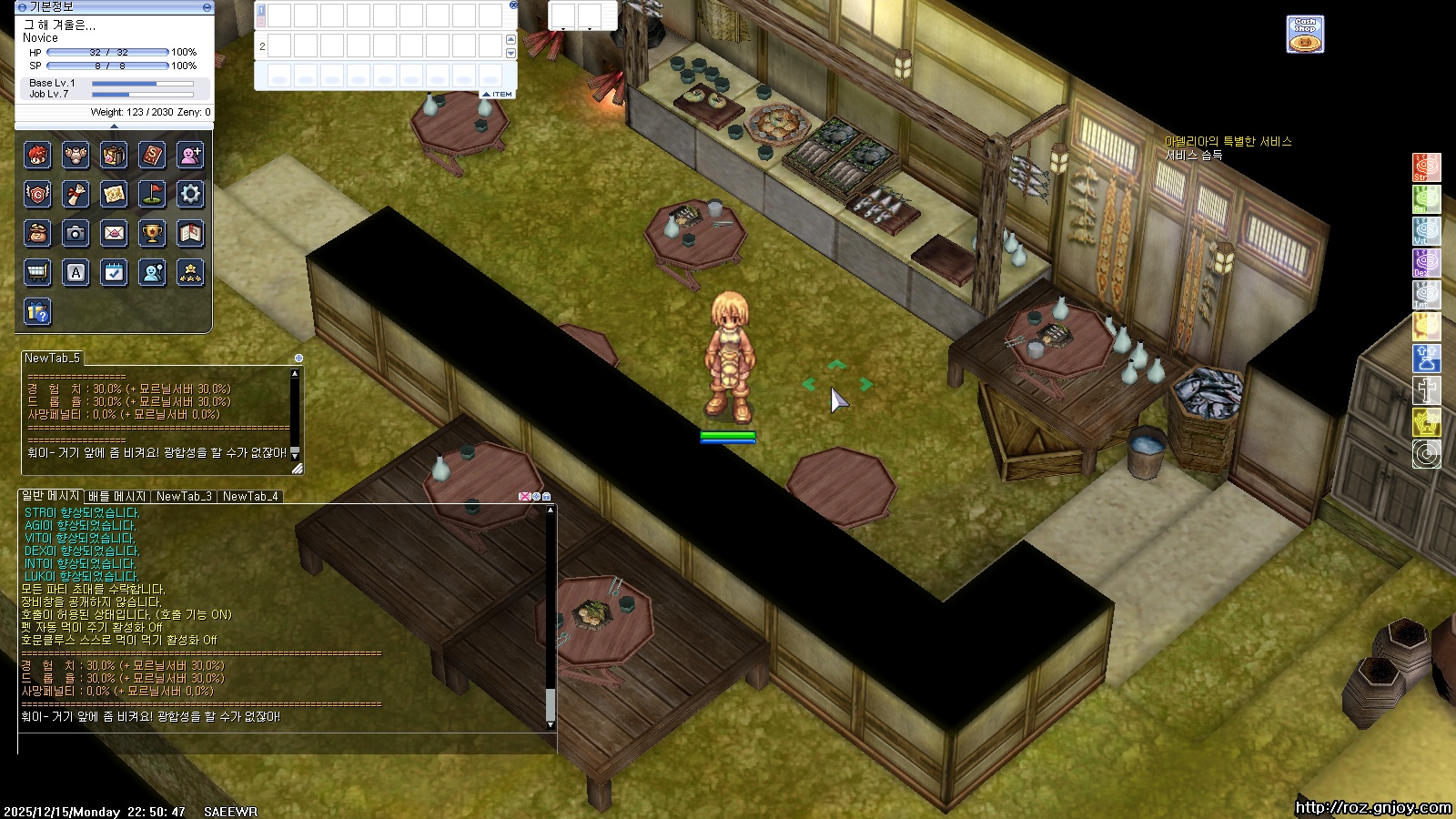Minimize the 기본정보 window

coord(207,7)
